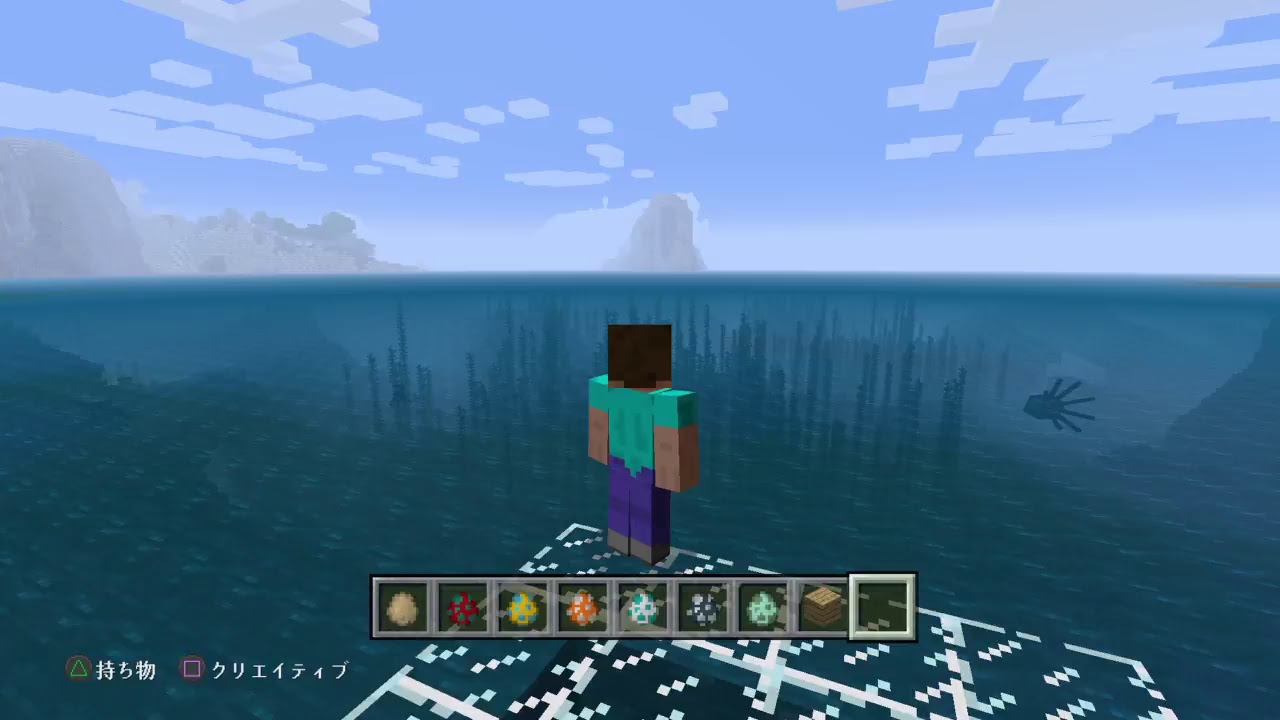
Task: Select the dark red mooshroom spawn egg
Action: click(x=463, y=607)
